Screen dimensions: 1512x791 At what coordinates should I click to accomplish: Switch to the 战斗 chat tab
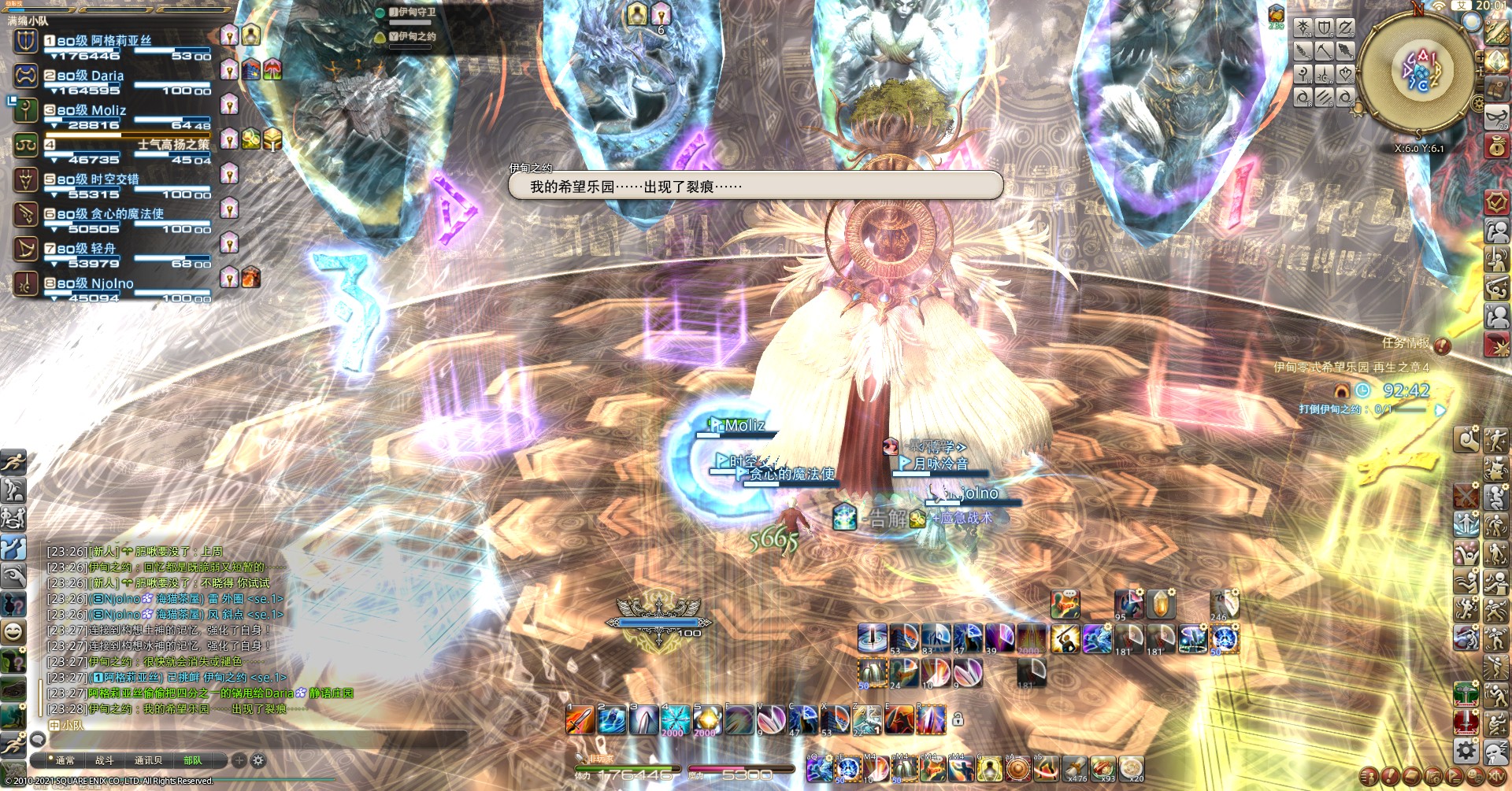tap(105, 760)
